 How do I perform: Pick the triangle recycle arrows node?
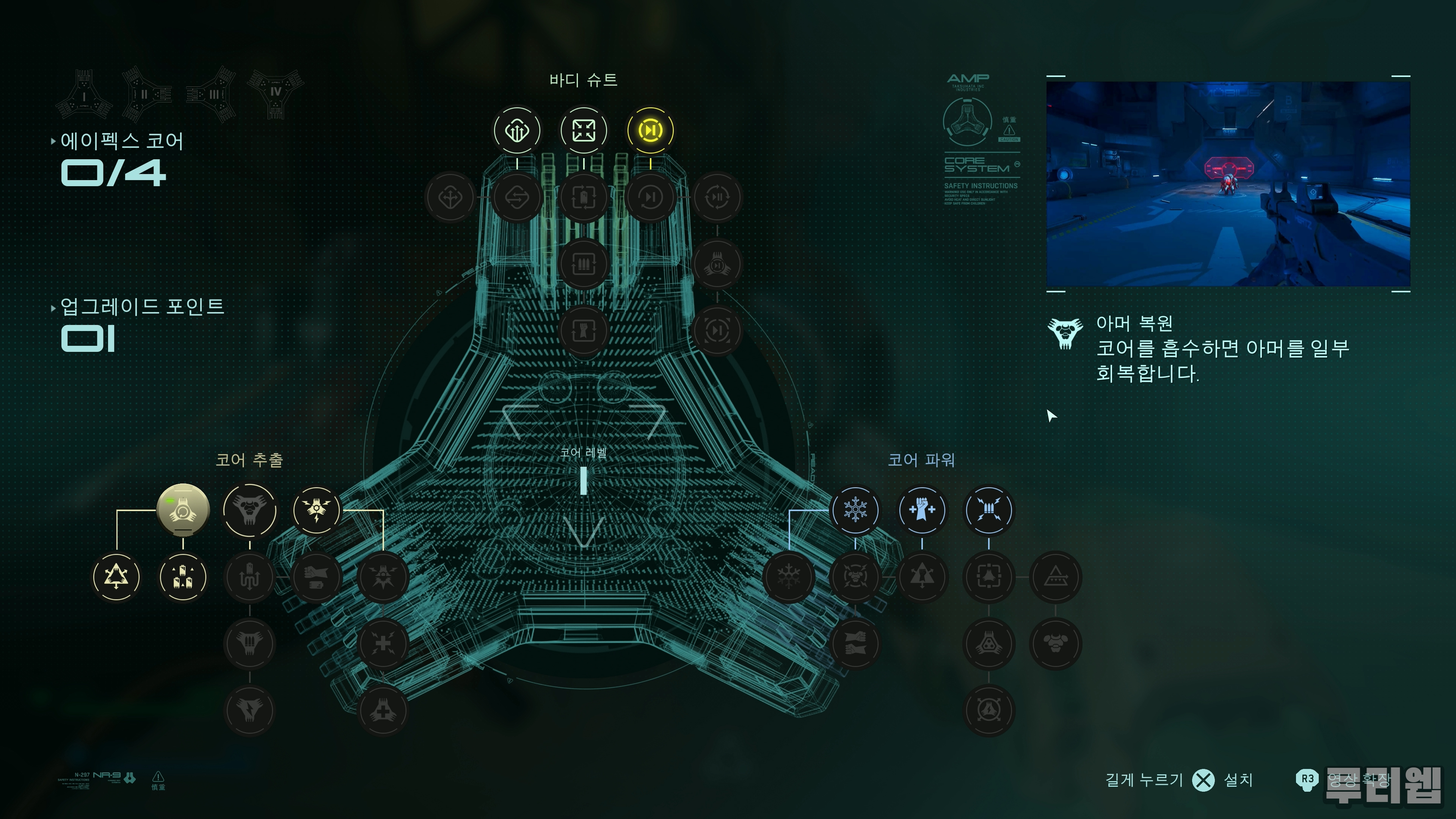tap(116, 577)
